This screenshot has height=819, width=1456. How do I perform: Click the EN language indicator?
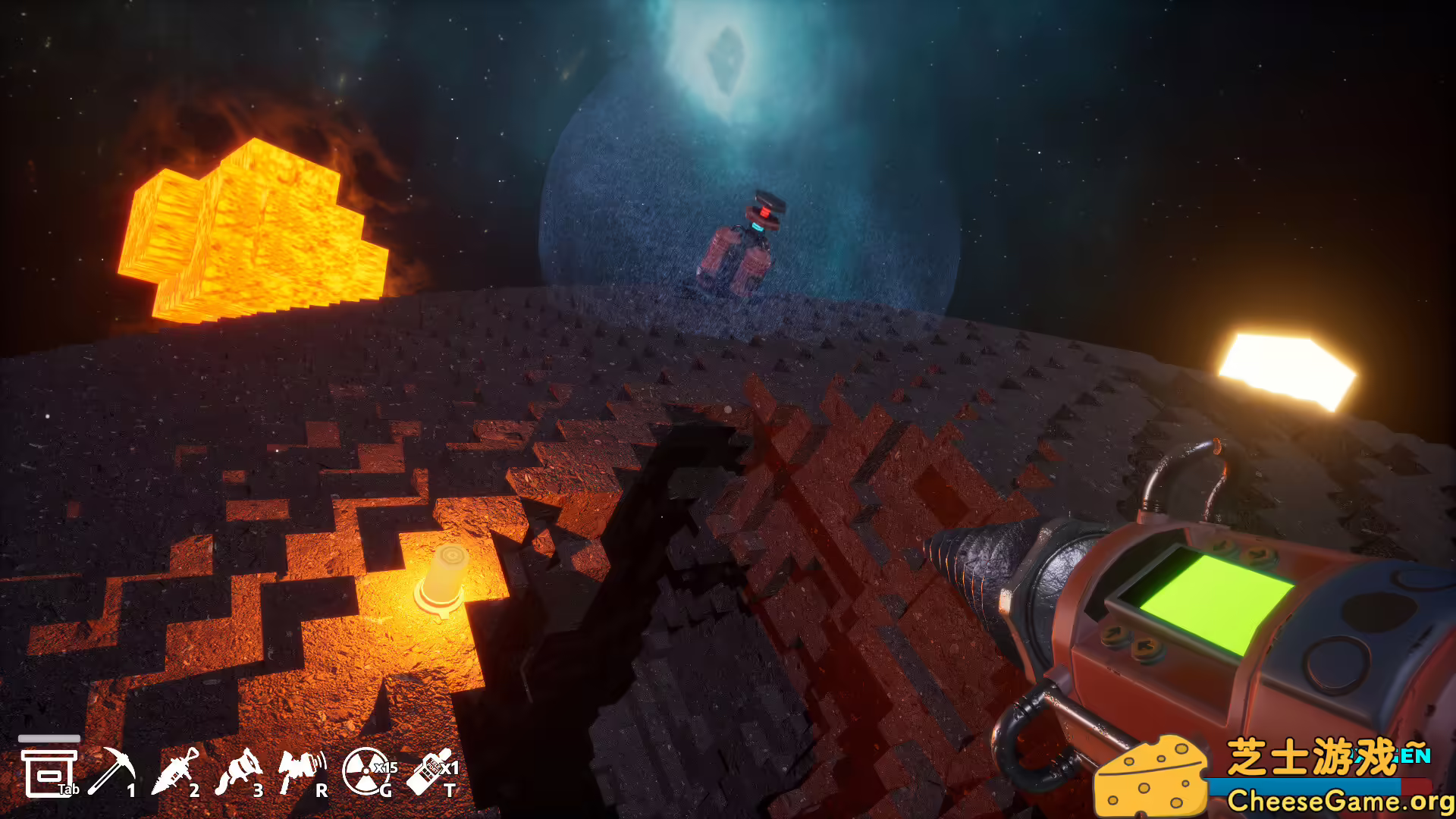pos(1417,755)
